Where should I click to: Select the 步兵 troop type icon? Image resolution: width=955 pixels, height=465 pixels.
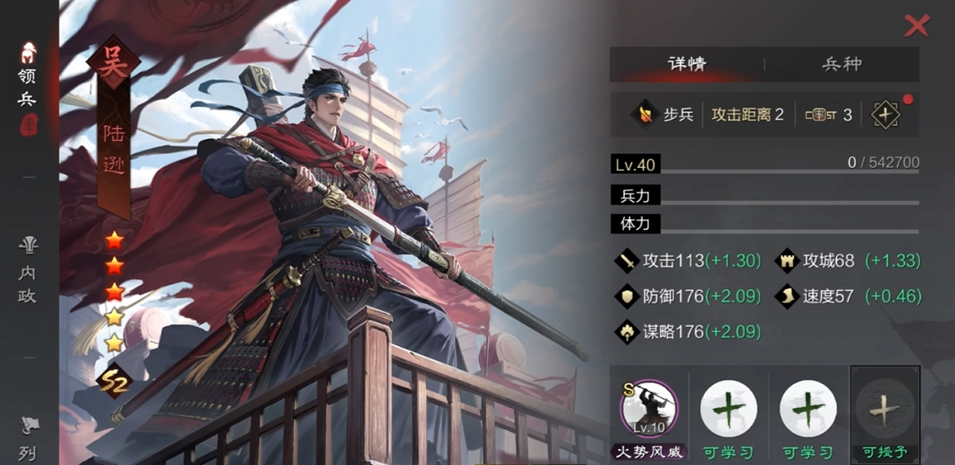tap(644, 114)
